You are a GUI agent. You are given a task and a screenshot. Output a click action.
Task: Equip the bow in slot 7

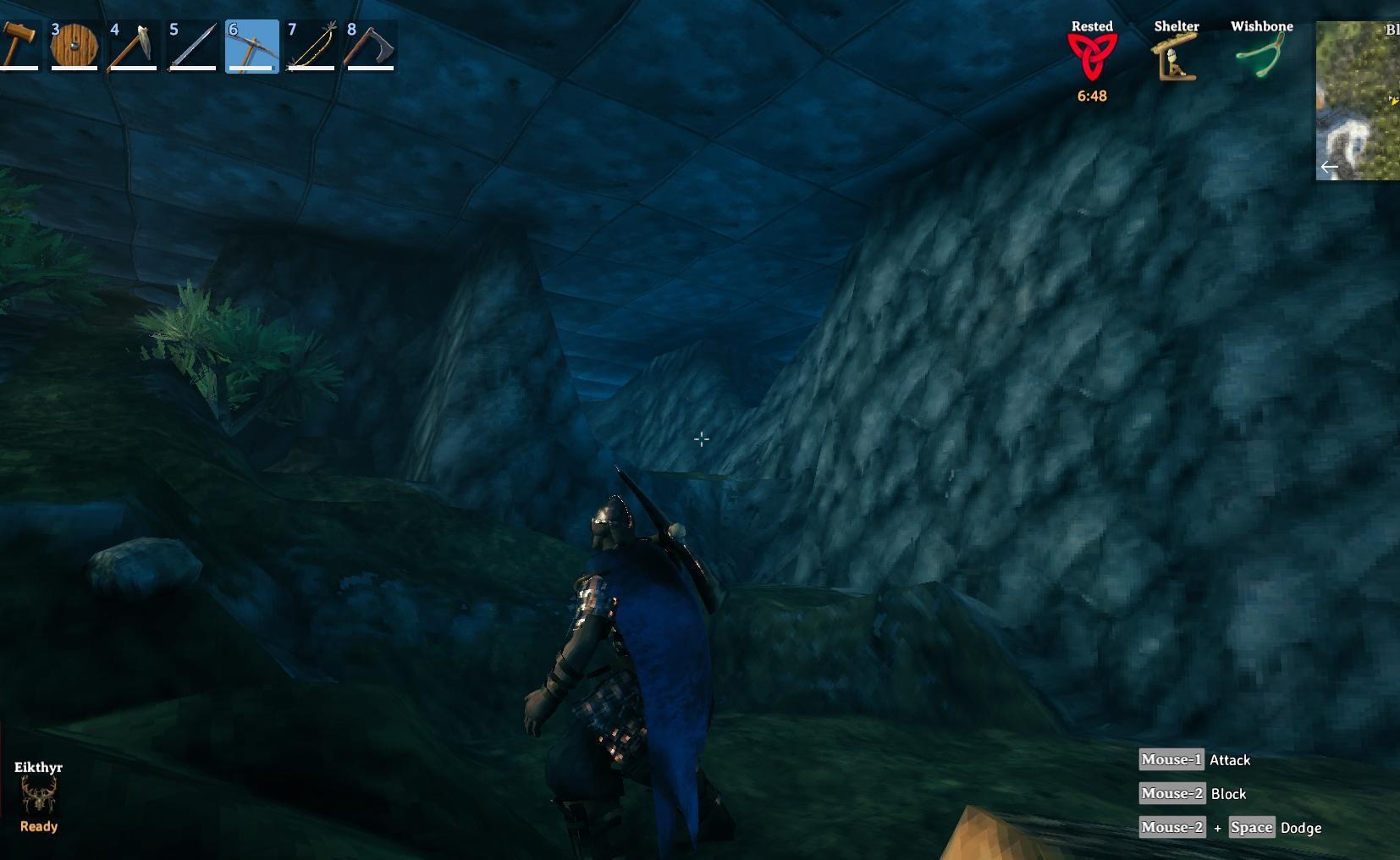[311, 46]
